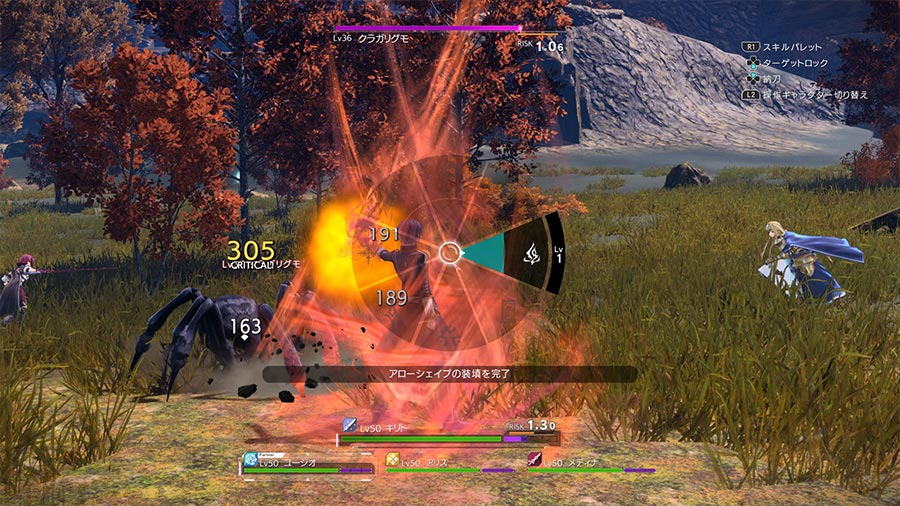
Task: Activate the ターゲットロック target lock entry
Action: [x=797, y=62]
